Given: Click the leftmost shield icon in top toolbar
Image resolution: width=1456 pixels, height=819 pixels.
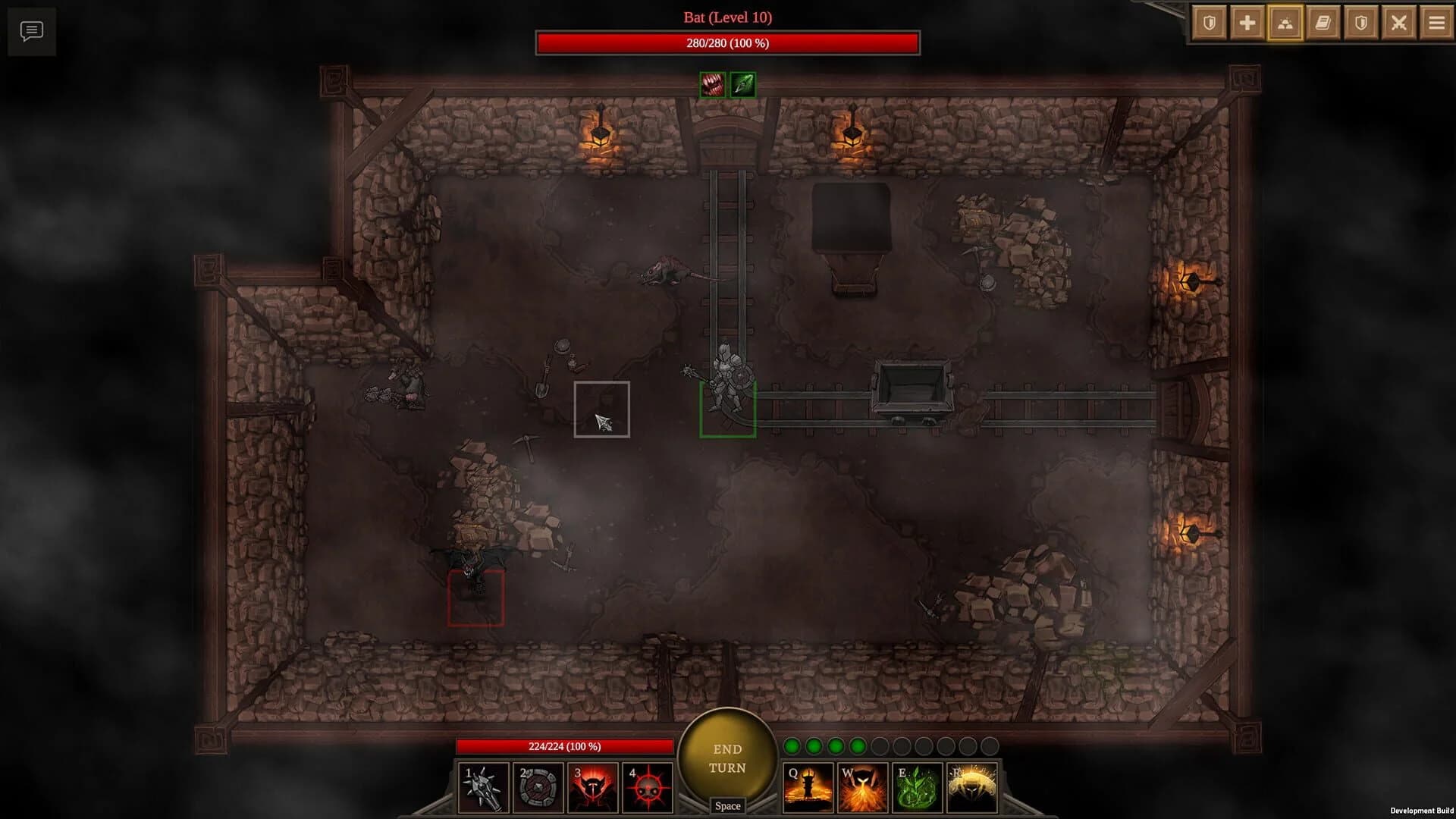Looking at the screenshot, I should (x=1208, y=22).
